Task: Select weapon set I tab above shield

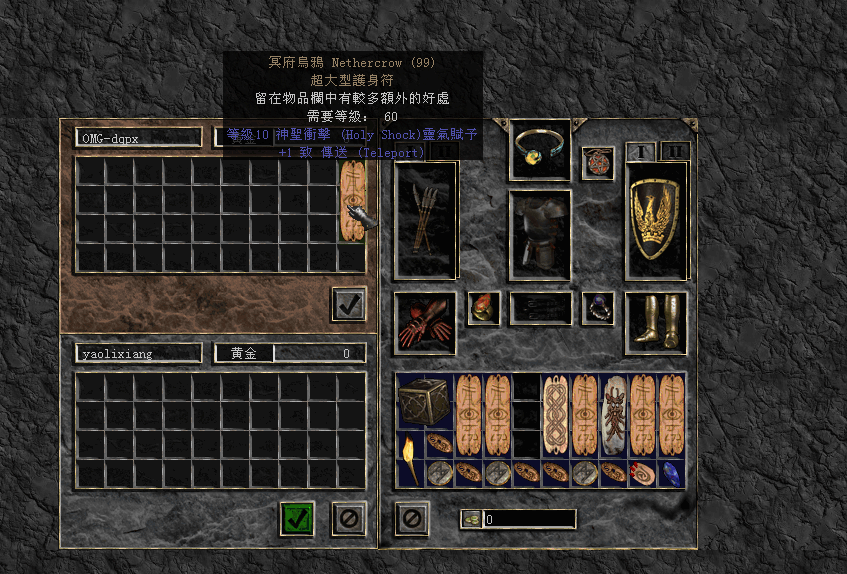Action: pyautogui.click(x=640, y=151)
